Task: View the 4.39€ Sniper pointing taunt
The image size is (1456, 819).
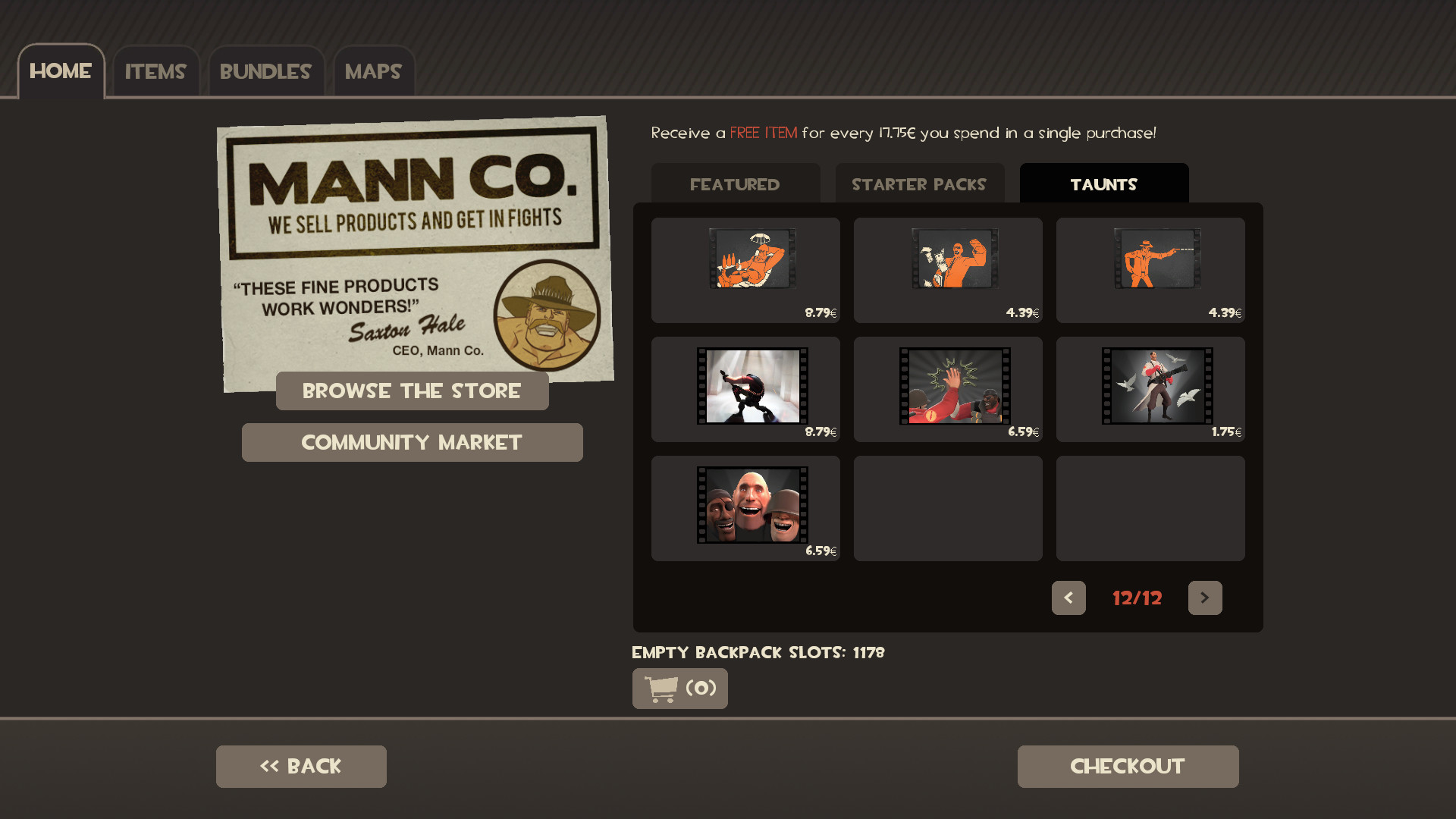Action: [1150, 270]
